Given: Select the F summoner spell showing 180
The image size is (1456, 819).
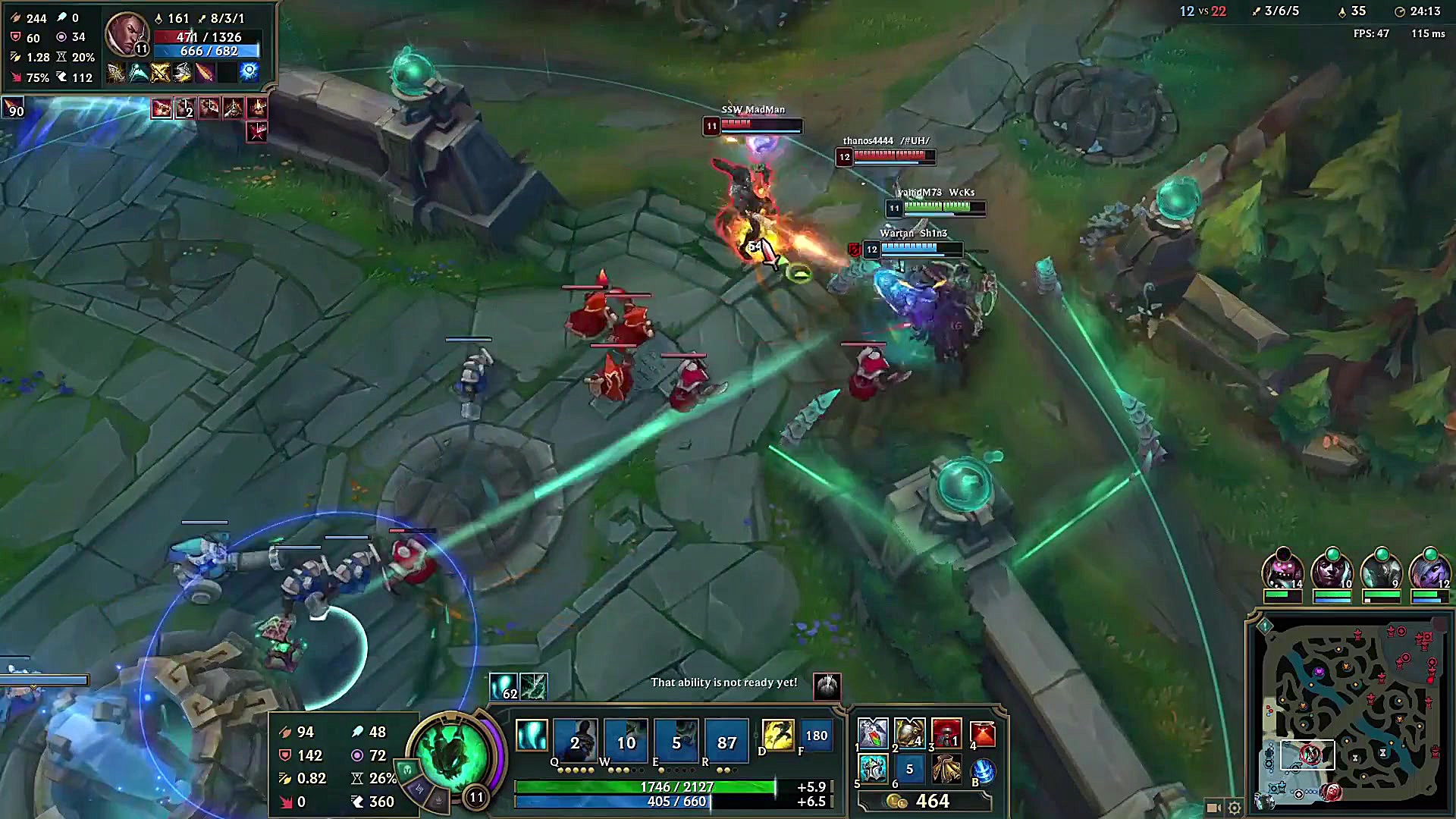Looking at the screenshot, I should coord(816,735).
